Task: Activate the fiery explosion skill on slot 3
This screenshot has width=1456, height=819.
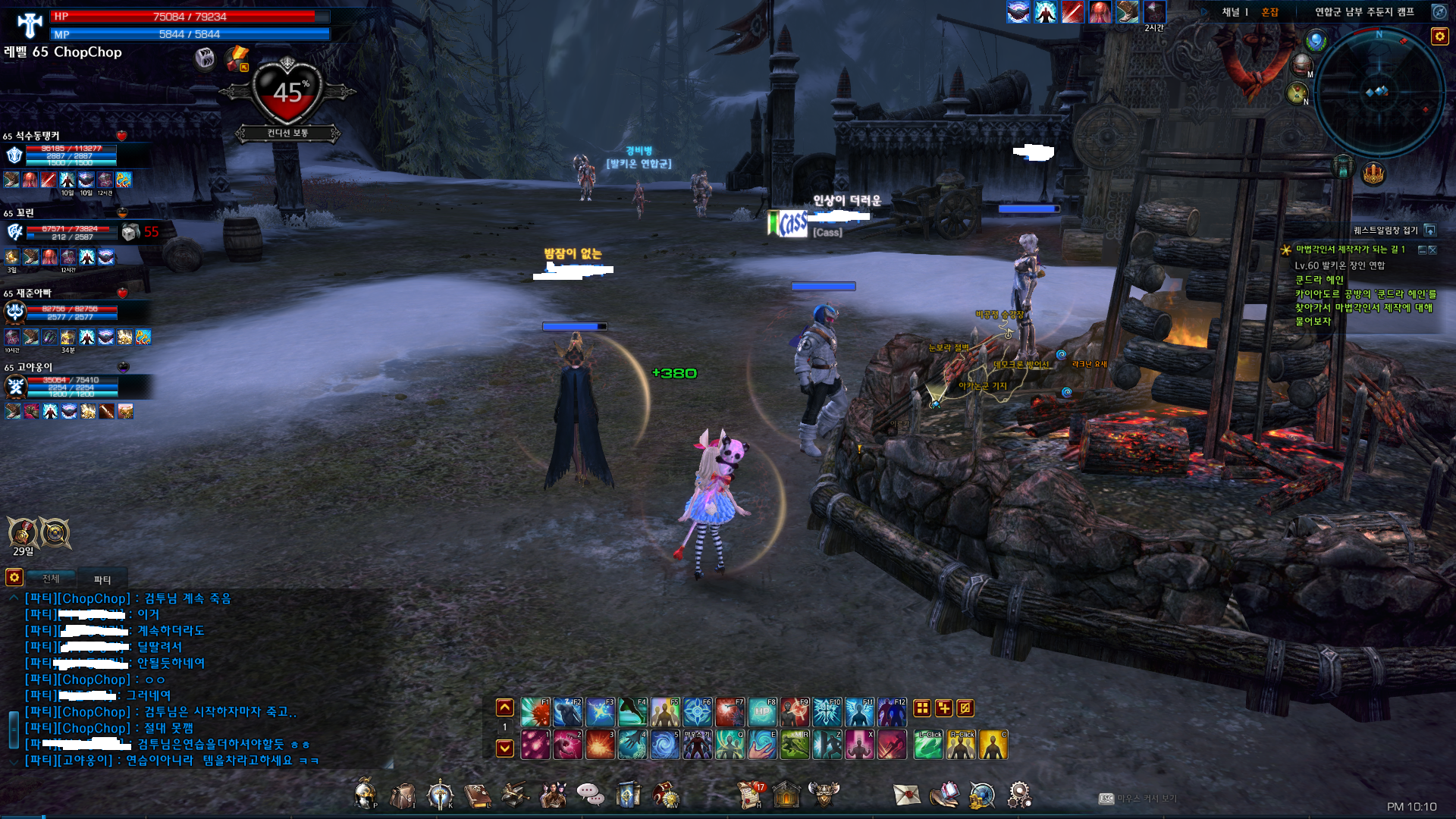Action: 600,745
